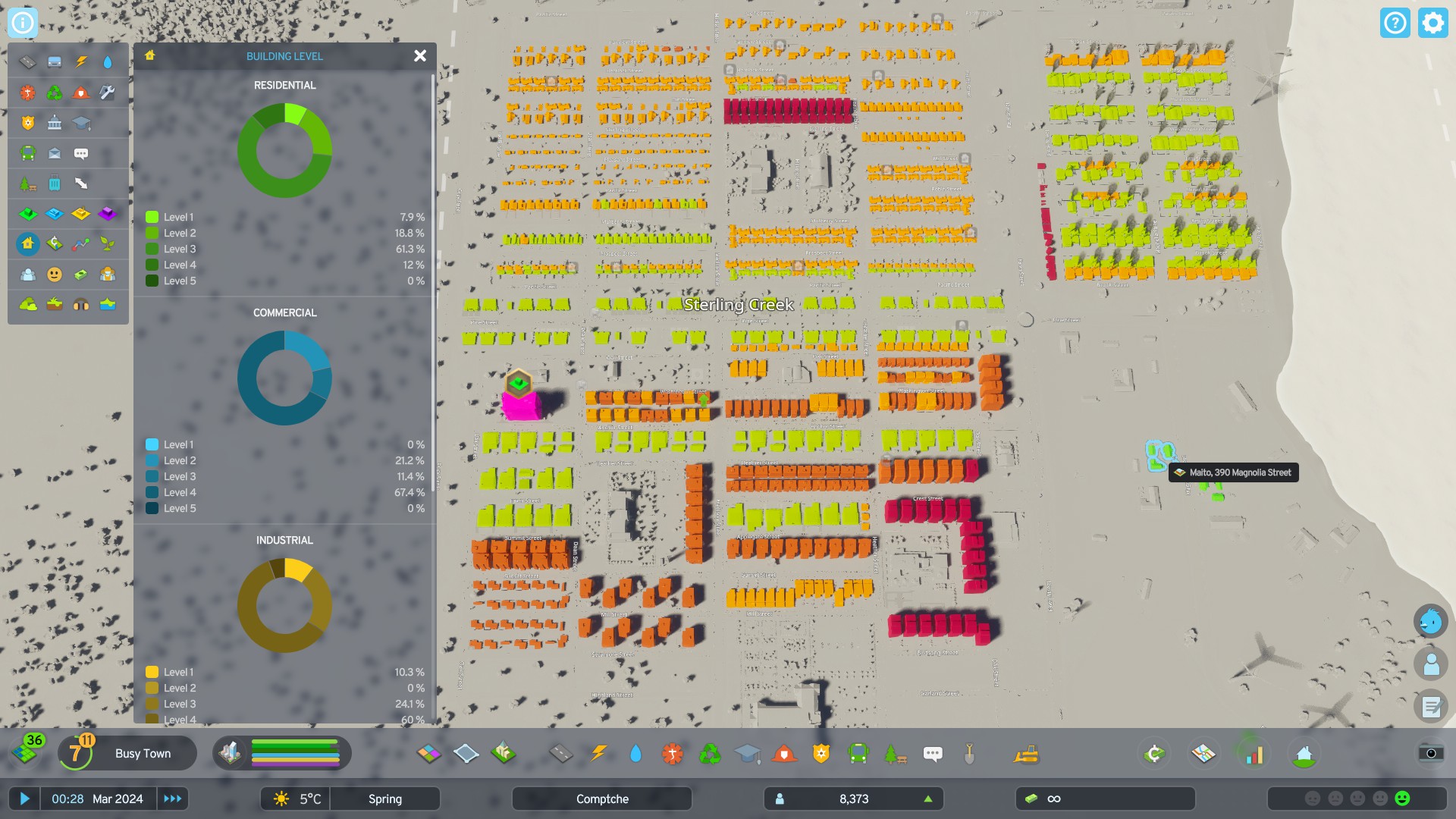The height and width of the screenshot is (819, 1456).
Task: Open the Terraforming shovel tool
Action: tap(968, 754)
